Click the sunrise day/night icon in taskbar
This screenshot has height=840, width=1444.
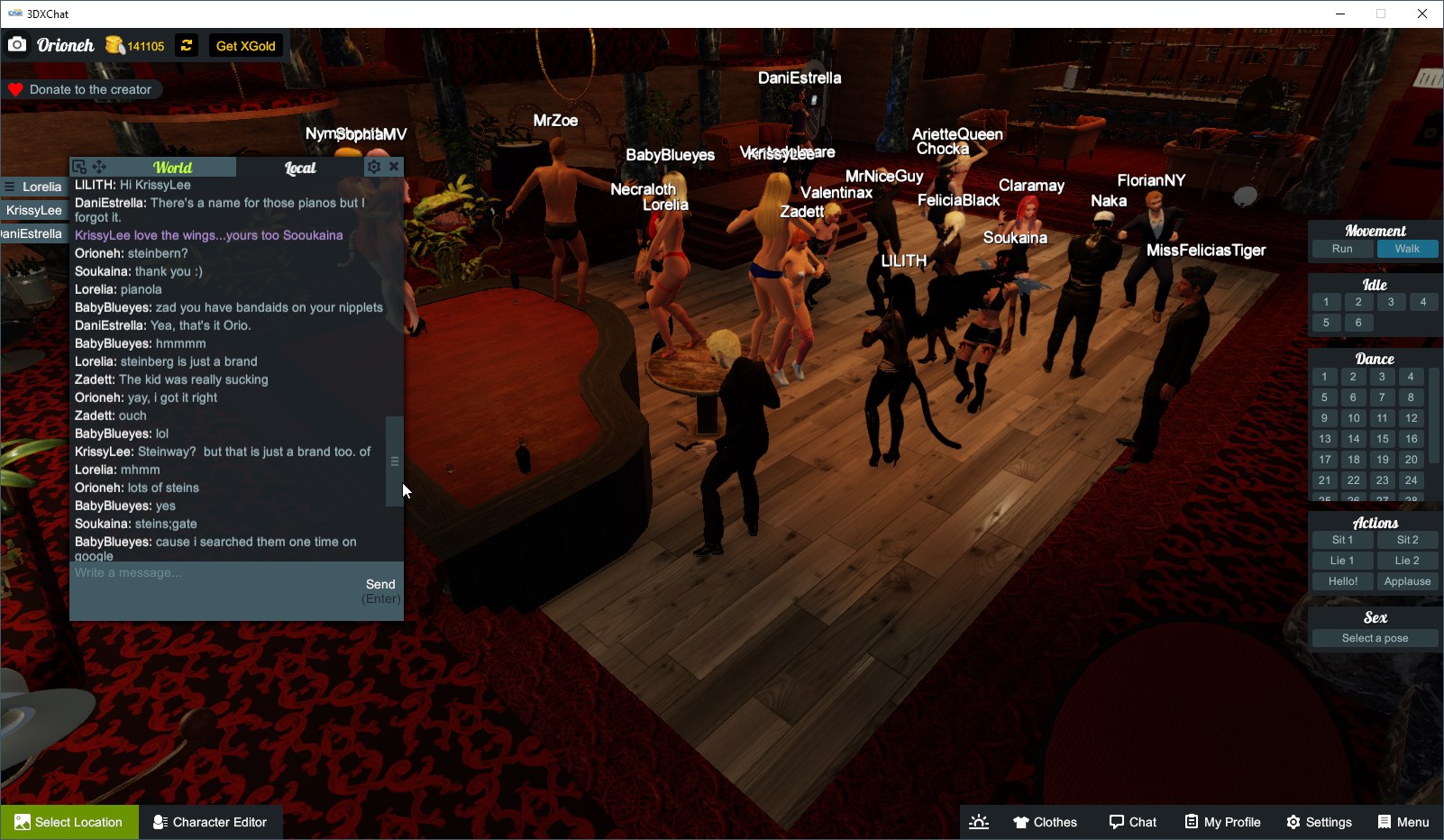(x=979, y=822)
